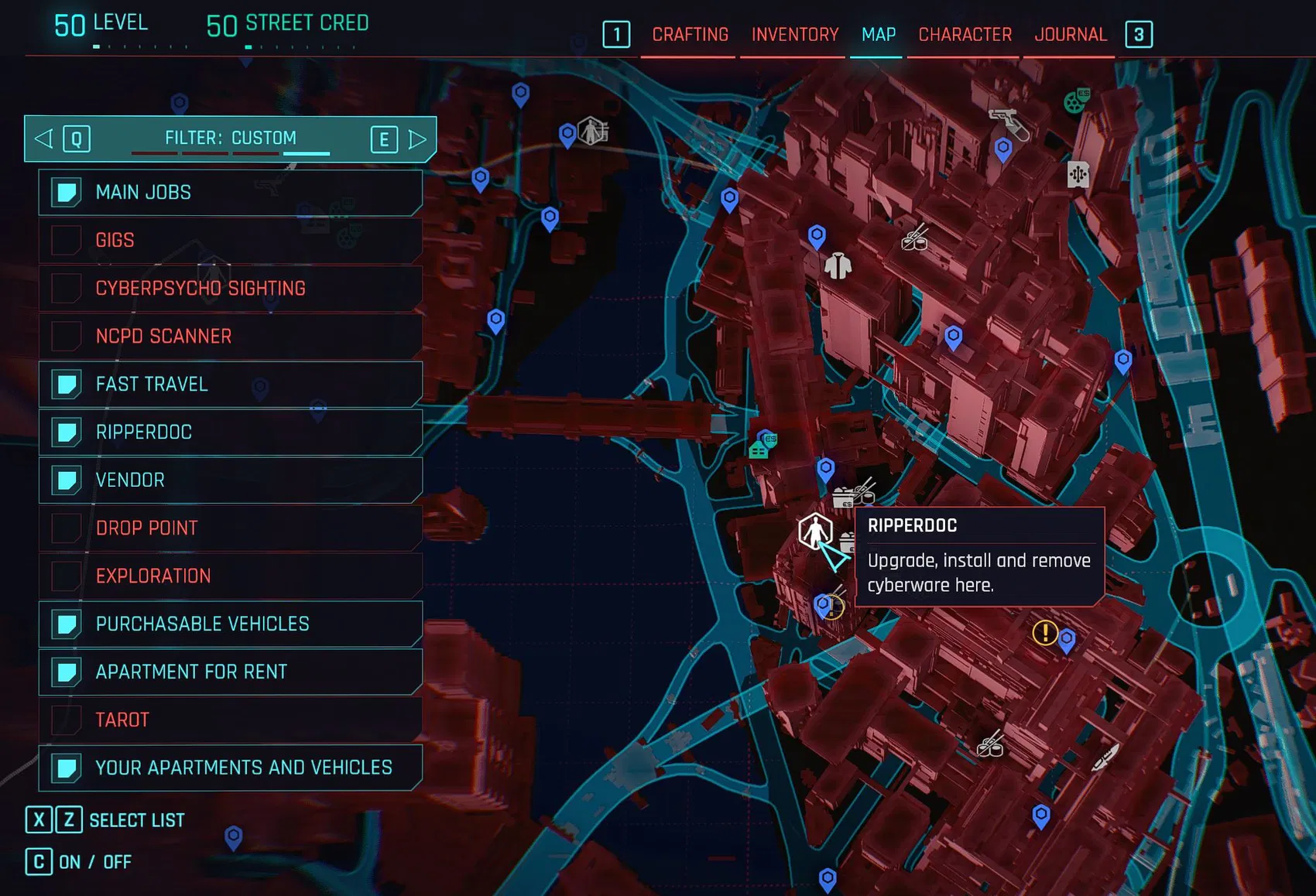Viewport: 1316px width, 896px height.
Task: Click the food vendor chopsticks icon near Ripperdoc
Action: pos(853,494)
